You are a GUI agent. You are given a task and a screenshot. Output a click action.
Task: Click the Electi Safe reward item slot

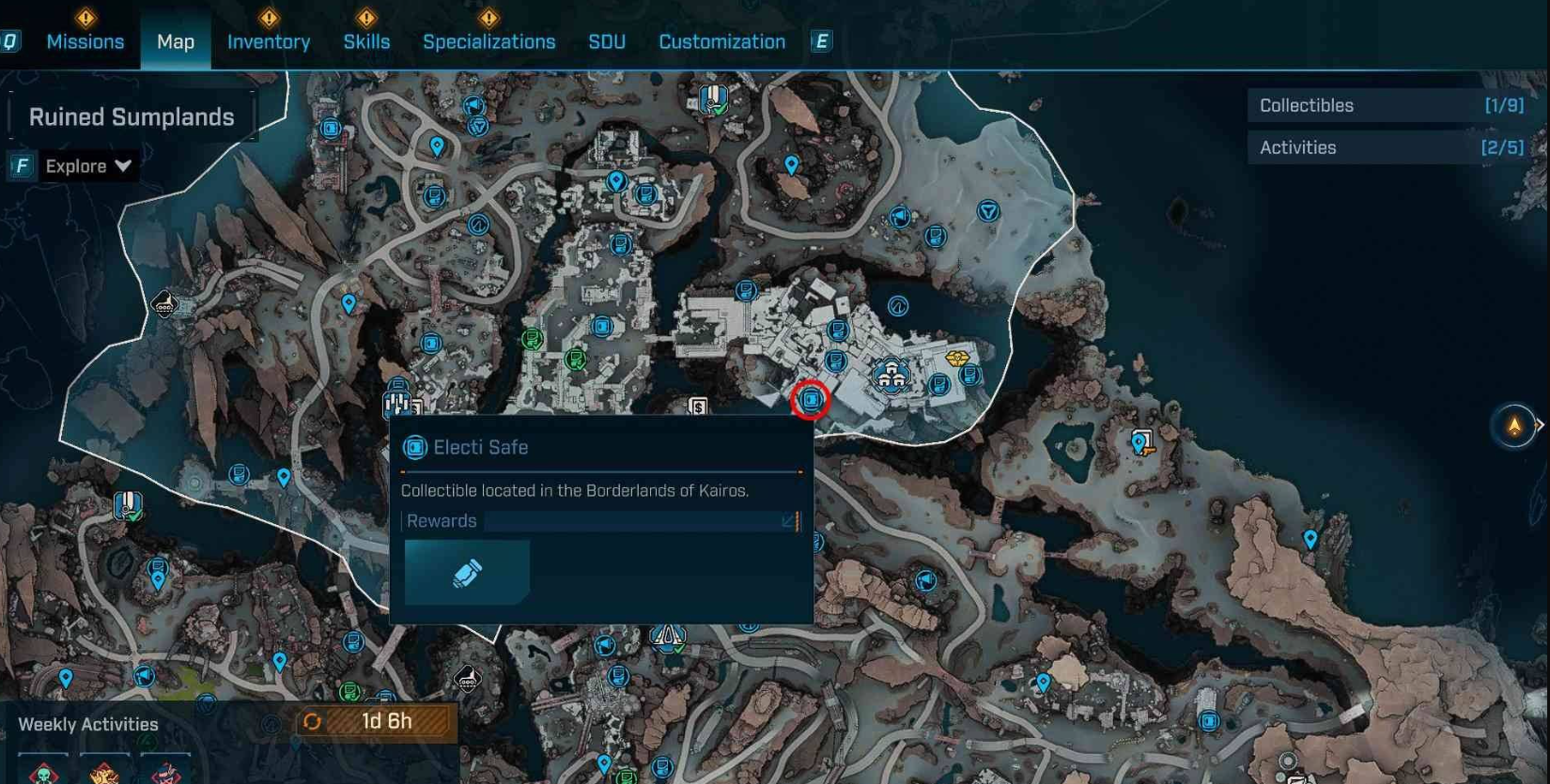(x=467, y=572)
